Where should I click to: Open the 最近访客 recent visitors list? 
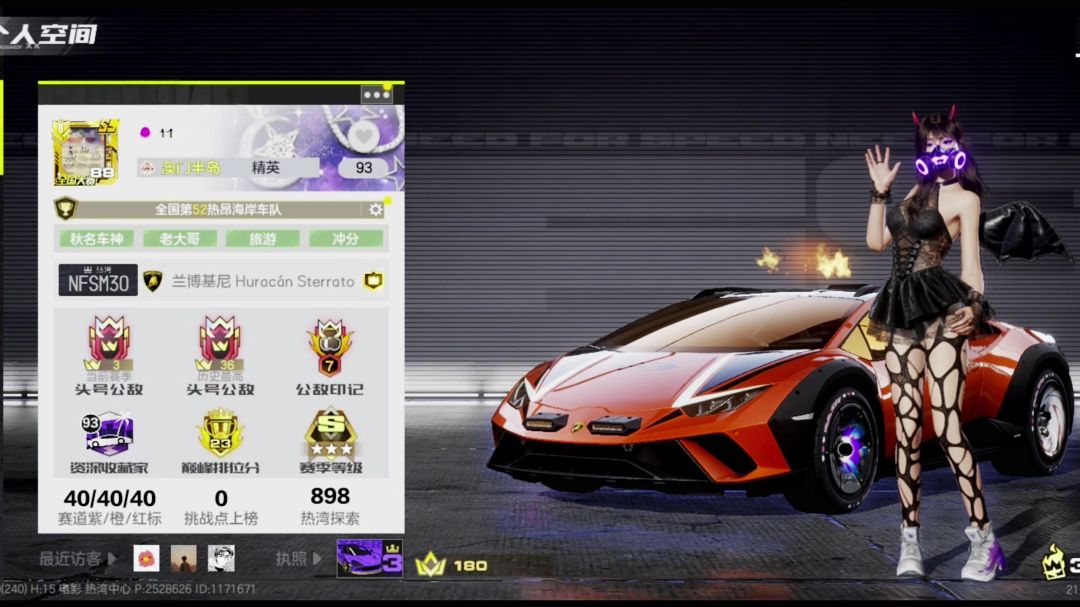(77, 558)
